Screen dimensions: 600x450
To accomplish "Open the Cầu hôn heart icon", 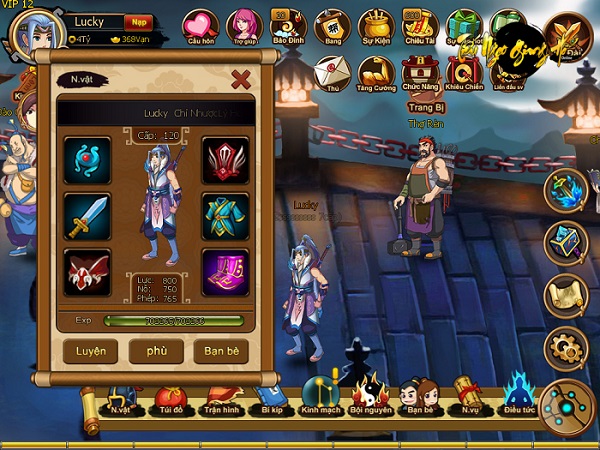I will tap(201, 27).
